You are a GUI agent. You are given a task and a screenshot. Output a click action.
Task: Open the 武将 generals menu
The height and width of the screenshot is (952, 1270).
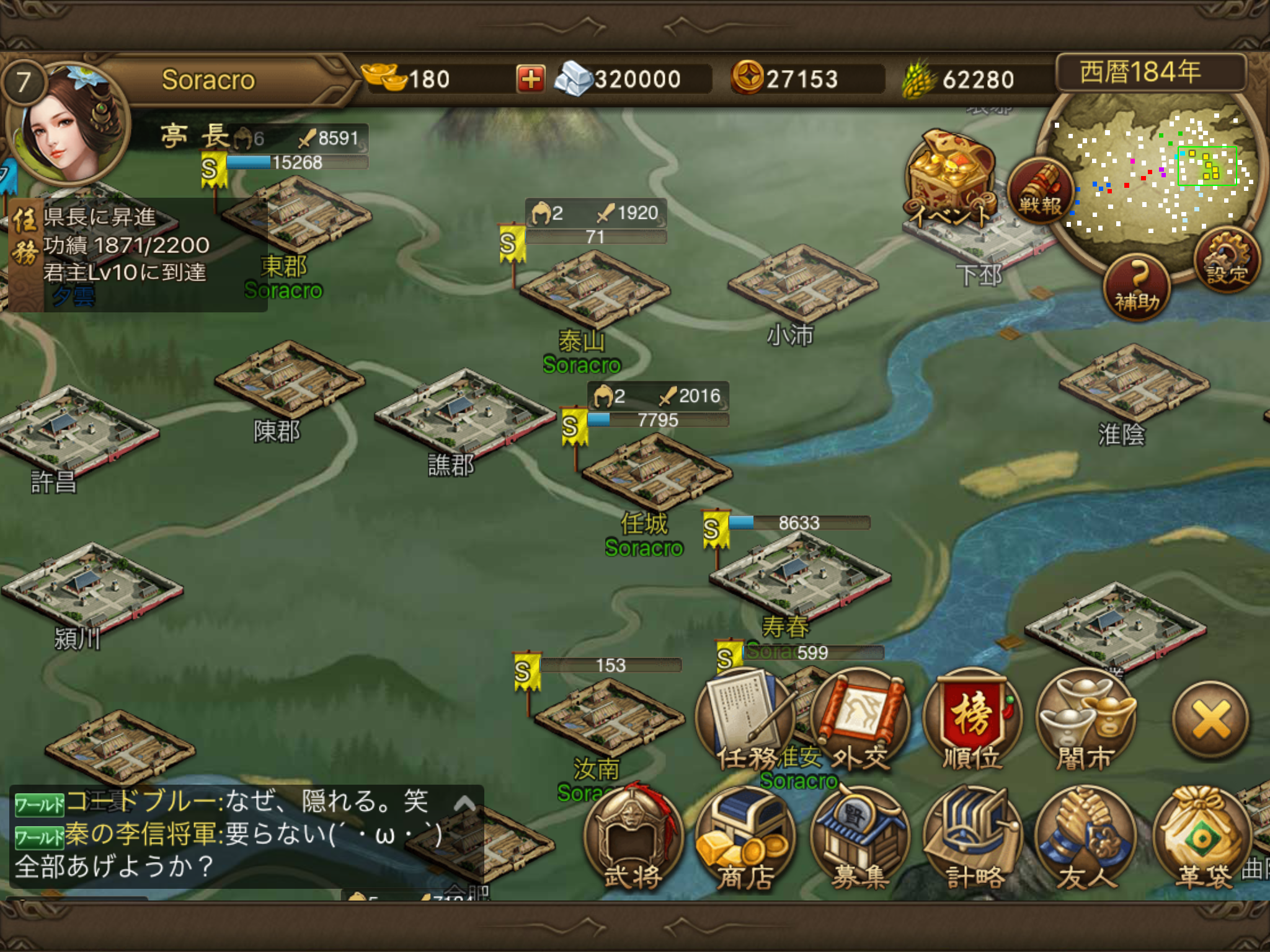[633, 837]
